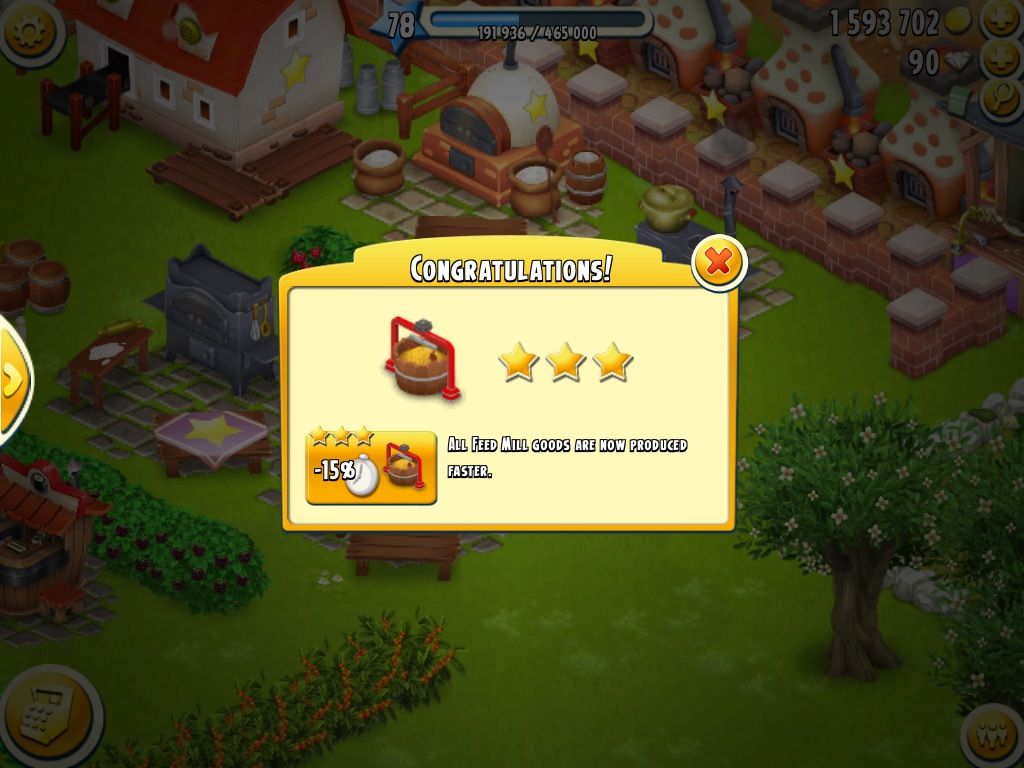Image resolution: width=1024 pixels, height=768 pixels.
Task: Open the cash register shop button
Action: (48, 716)
